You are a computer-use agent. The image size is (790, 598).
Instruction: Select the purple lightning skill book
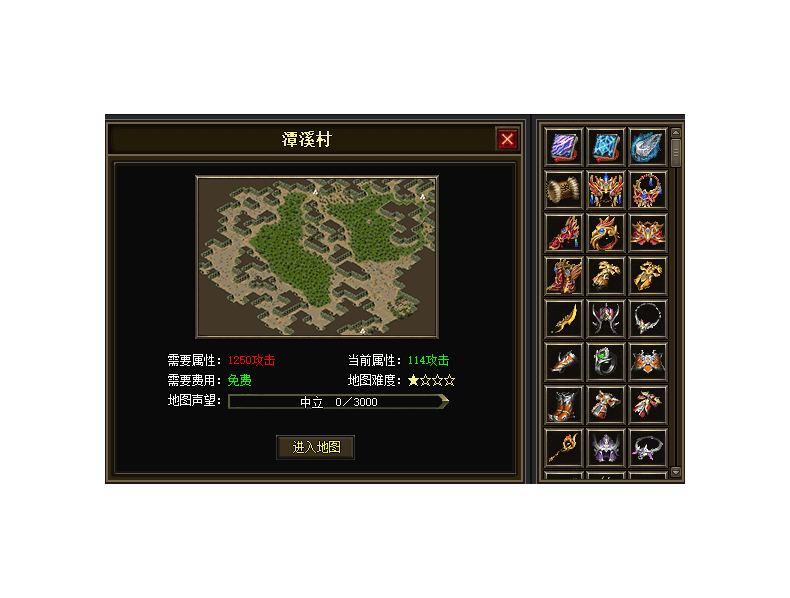coord(564,147)
